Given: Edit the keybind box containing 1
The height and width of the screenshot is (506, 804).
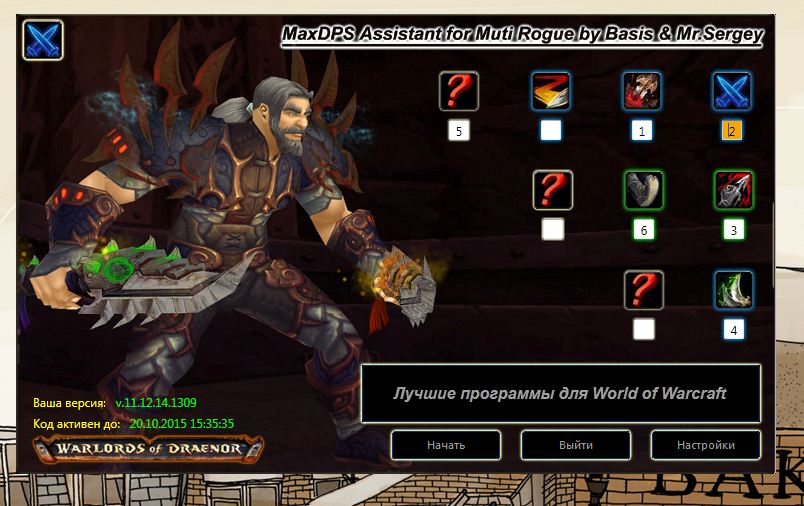Looking at the screenshot, I should click(642, 130).
